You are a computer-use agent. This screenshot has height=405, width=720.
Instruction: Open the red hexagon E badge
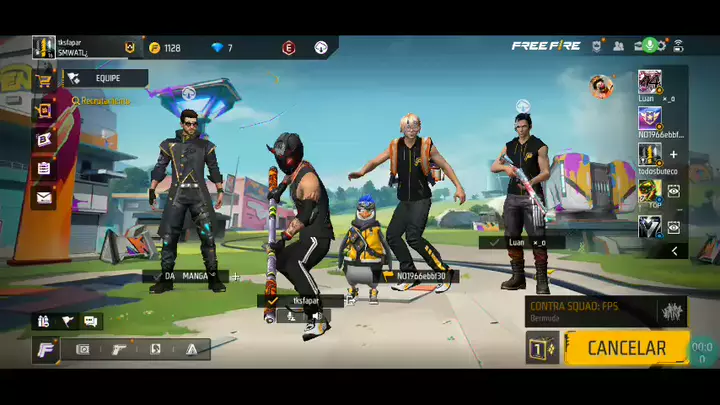(289, 47)
